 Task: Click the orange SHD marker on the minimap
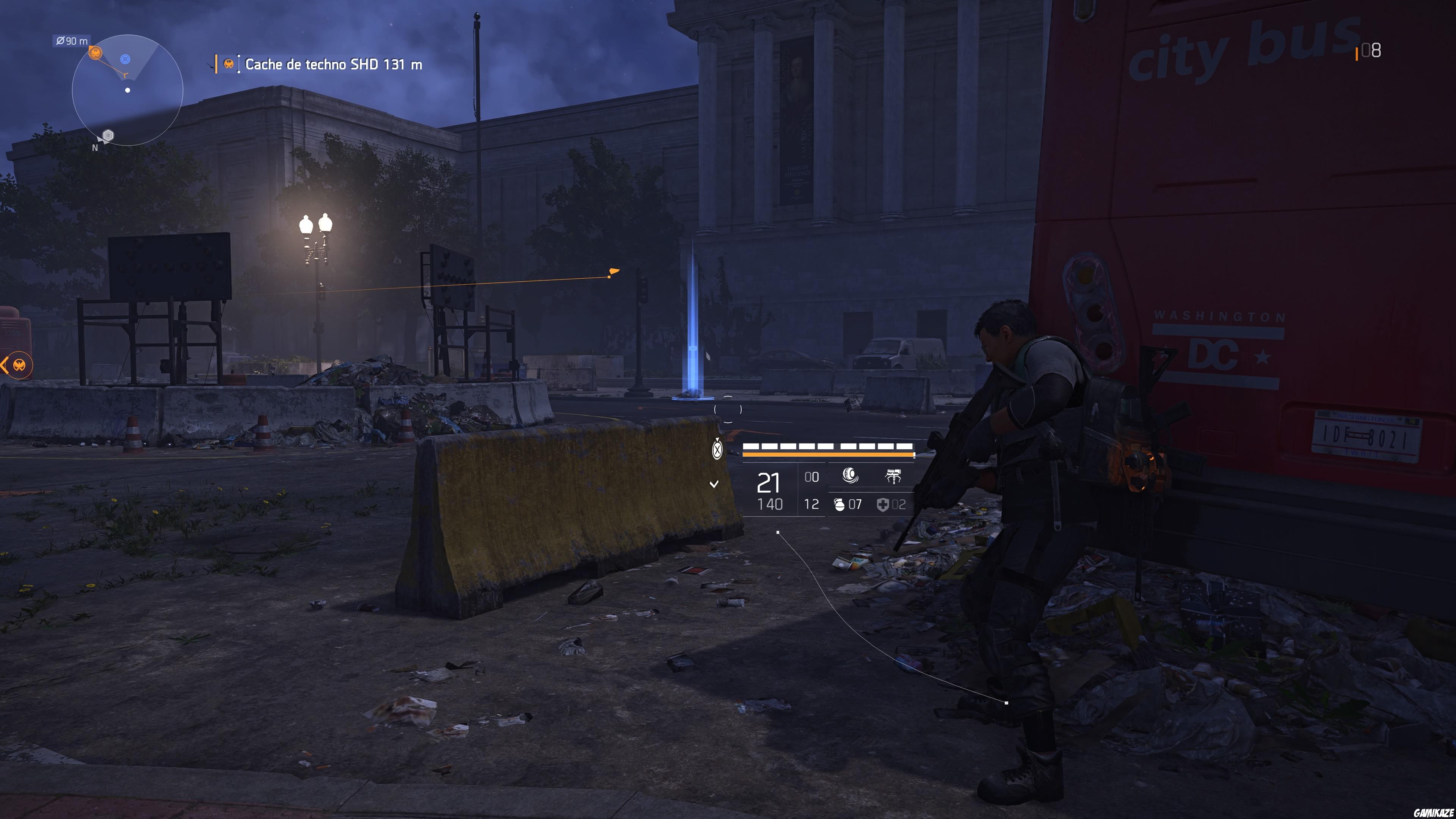(x=96, y=53)
